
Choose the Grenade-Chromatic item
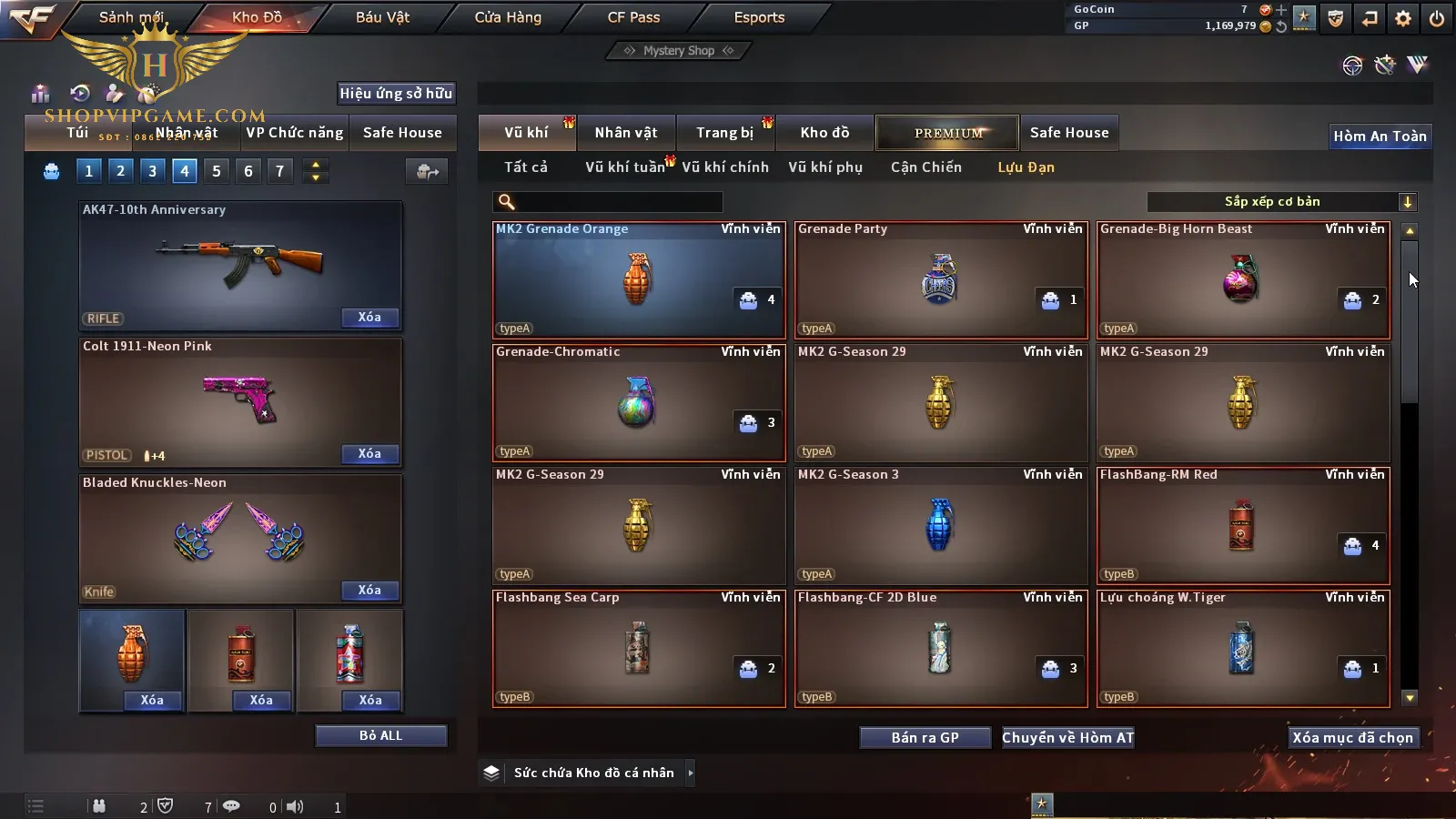pyautogui.click(x=638, y=402)
